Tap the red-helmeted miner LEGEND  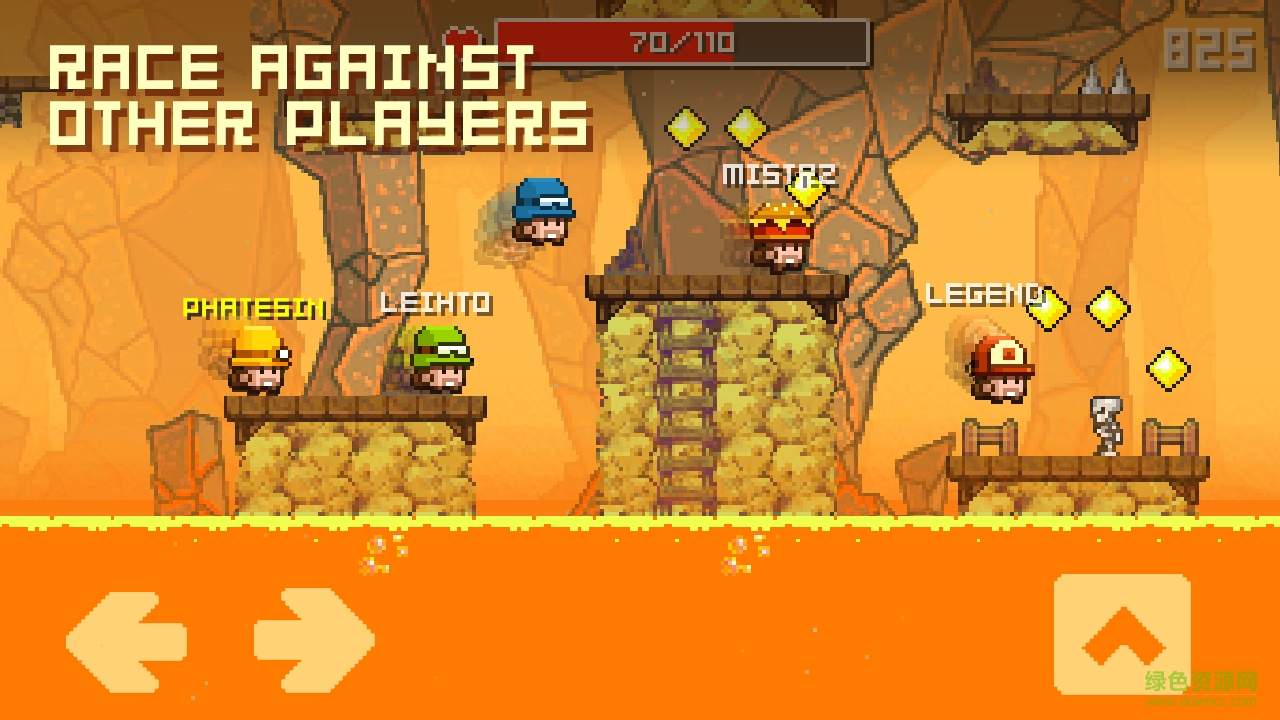pos(1000,370)
